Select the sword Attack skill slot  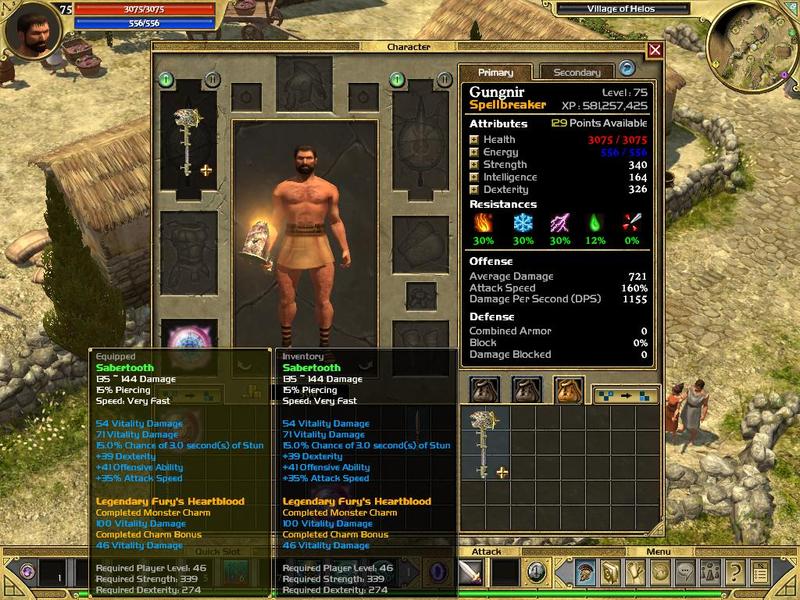tap(472, 573)
